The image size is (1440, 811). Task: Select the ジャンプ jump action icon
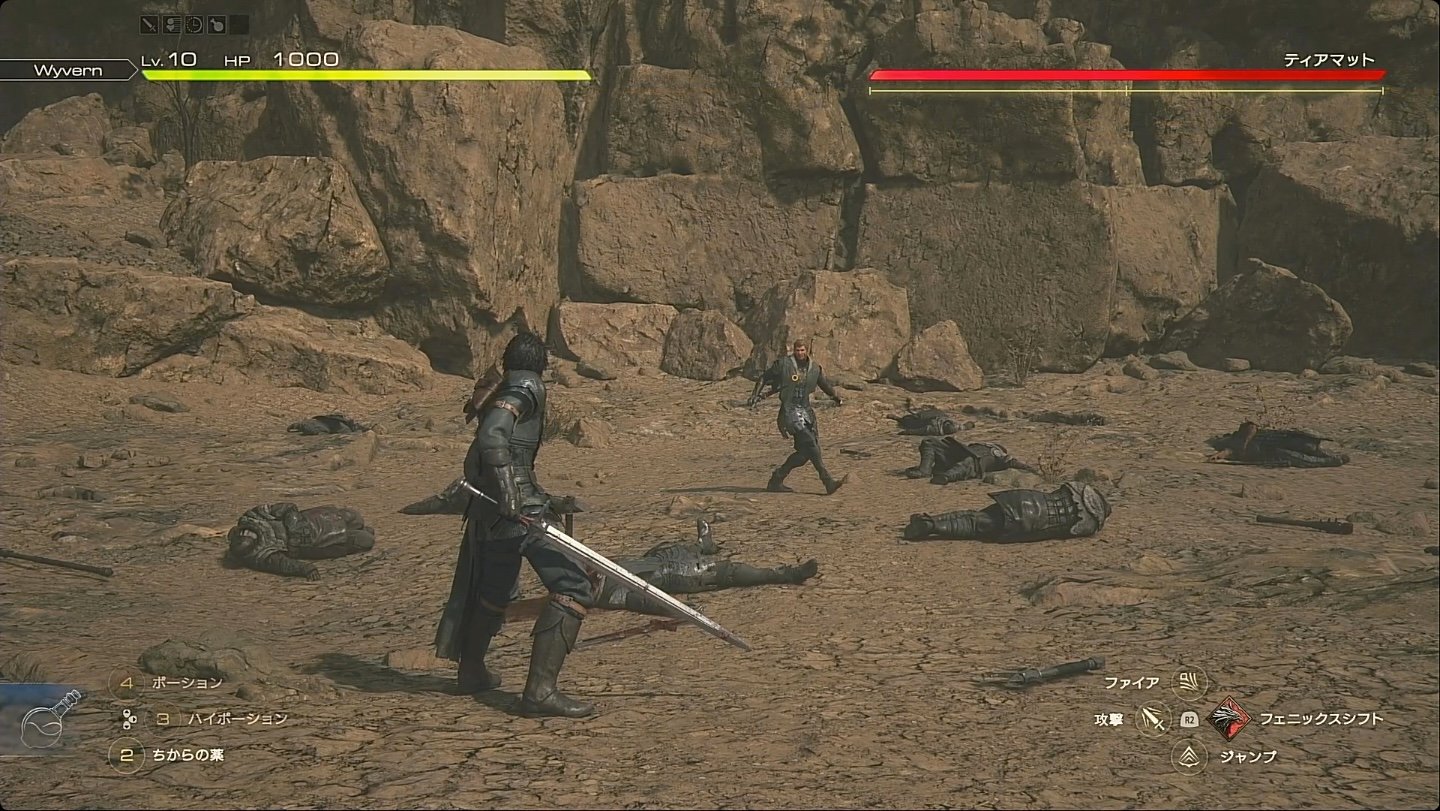pyautogui.click(x=1190, y=756)
